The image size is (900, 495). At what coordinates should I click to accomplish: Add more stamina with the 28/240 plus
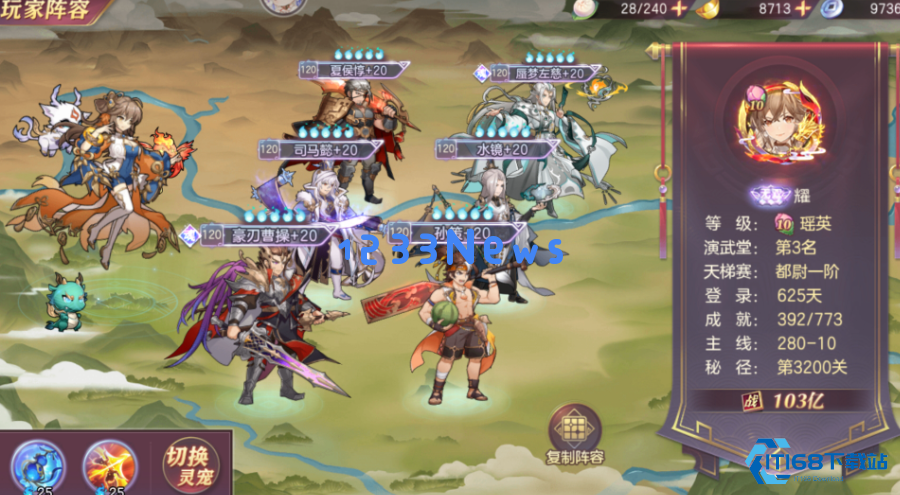click(x=680, y=8)
